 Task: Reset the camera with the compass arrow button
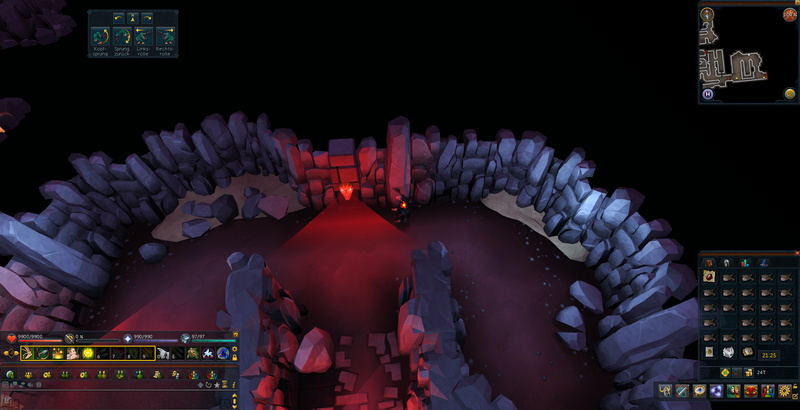pos(133,17)
